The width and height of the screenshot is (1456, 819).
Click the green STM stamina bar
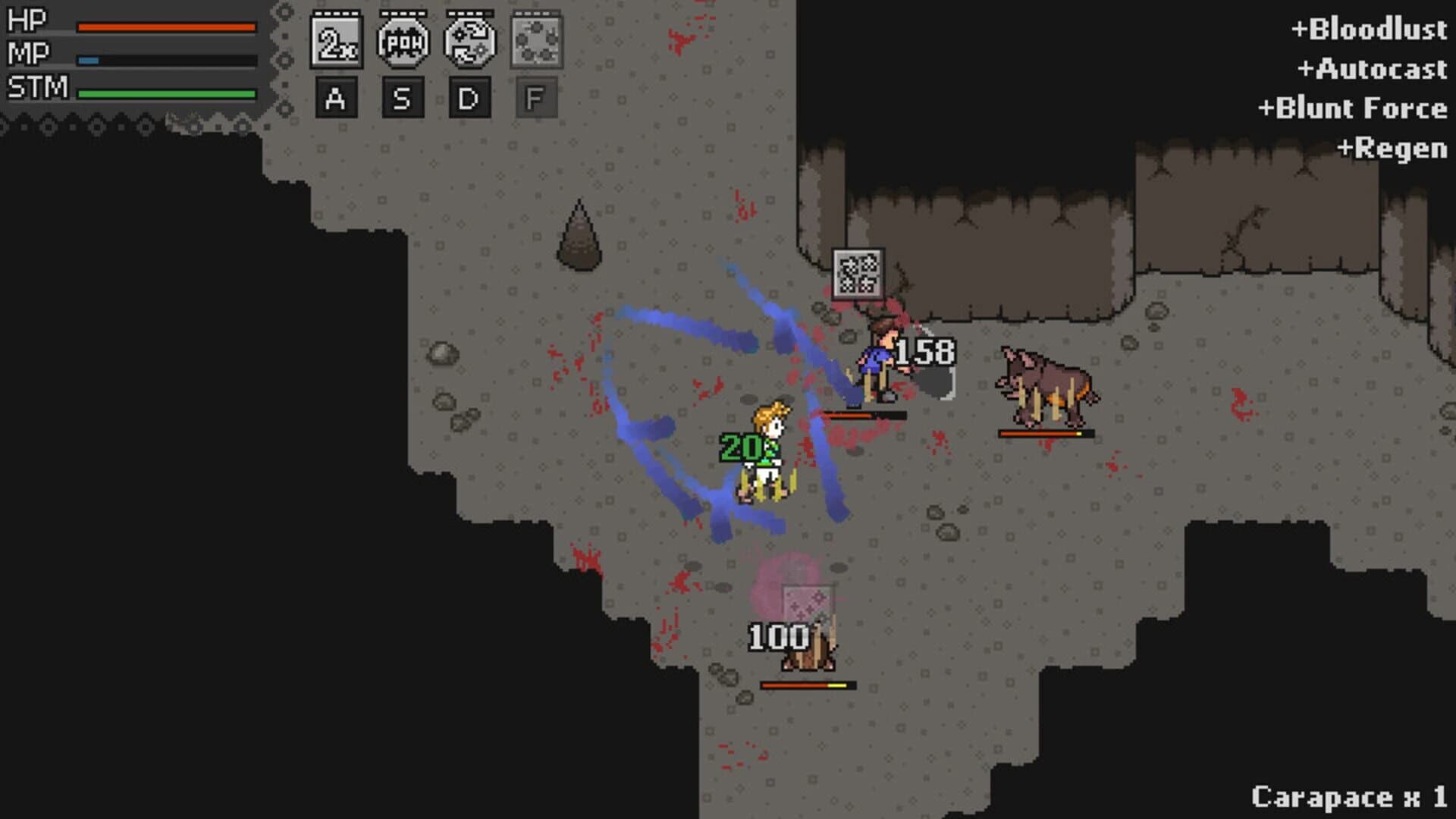click(167, 91)
